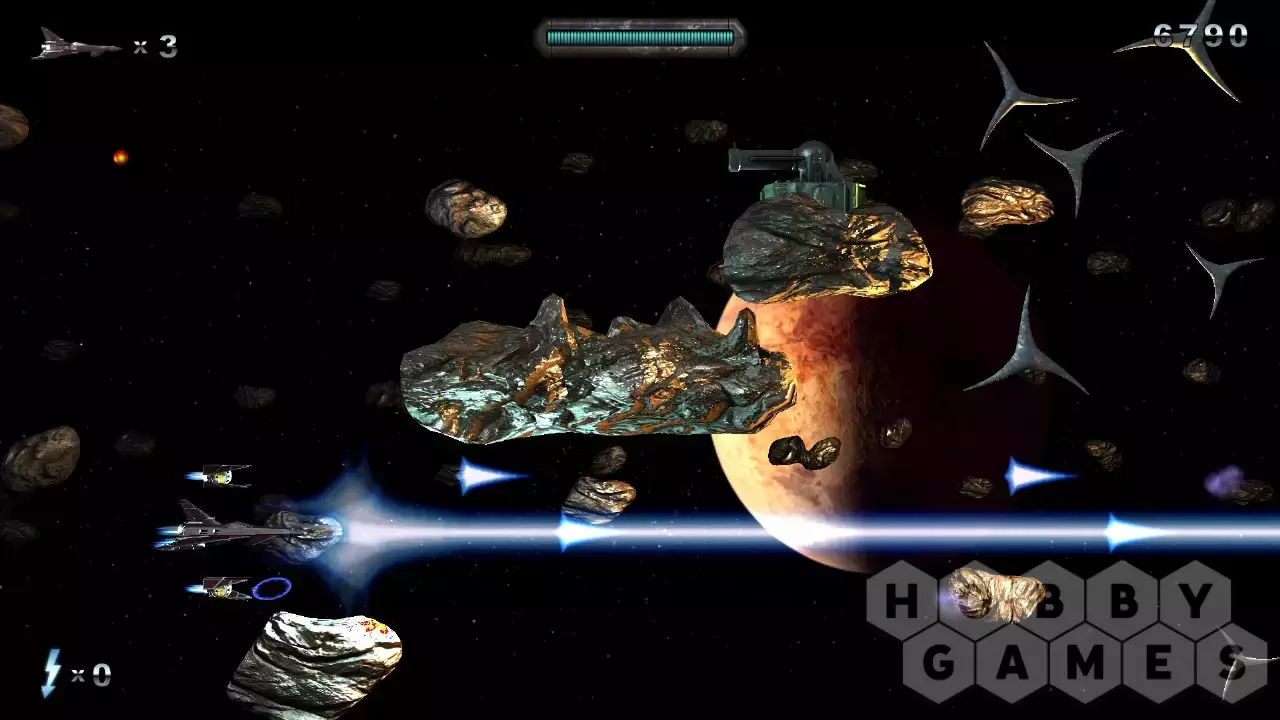Screen dimensions: 1280x720
Task: Activate the lightning bolt special weapon icon
Action: pyautogui.click(x=51, y=673)
